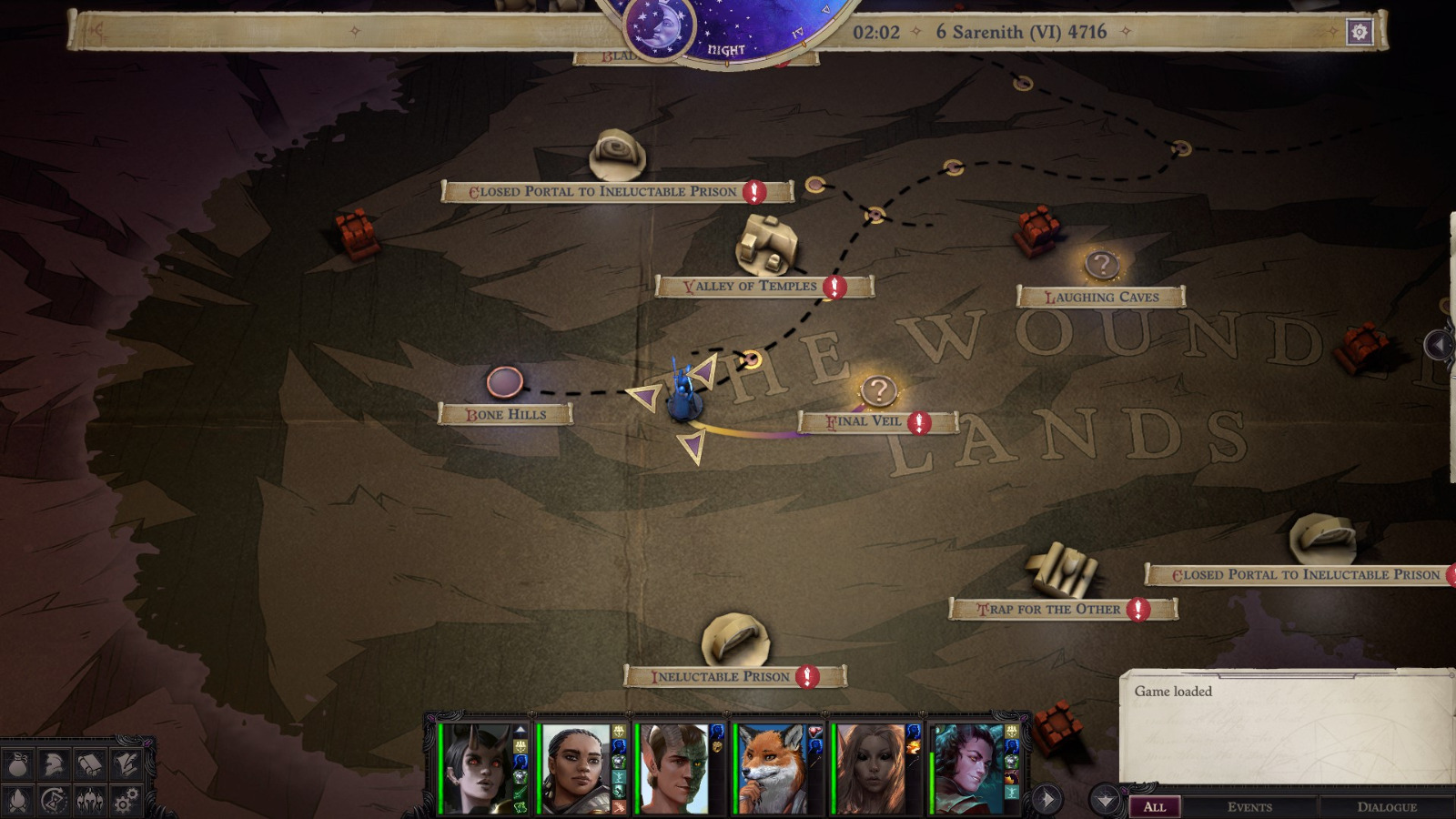
Task: Click the hourglass time-skip icon
Action: coord(53,801)
